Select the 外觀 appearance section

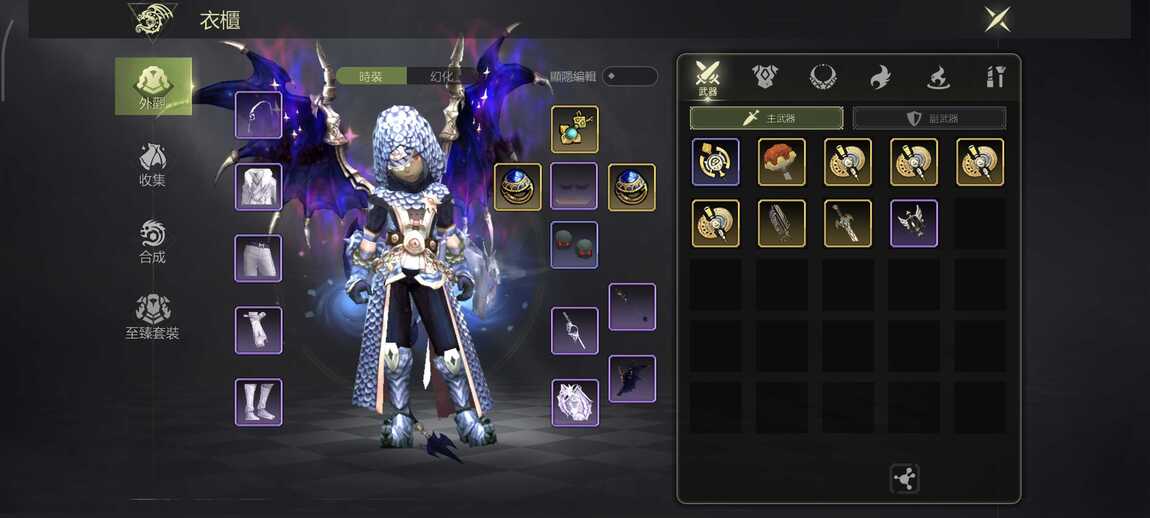coord(153,86)
